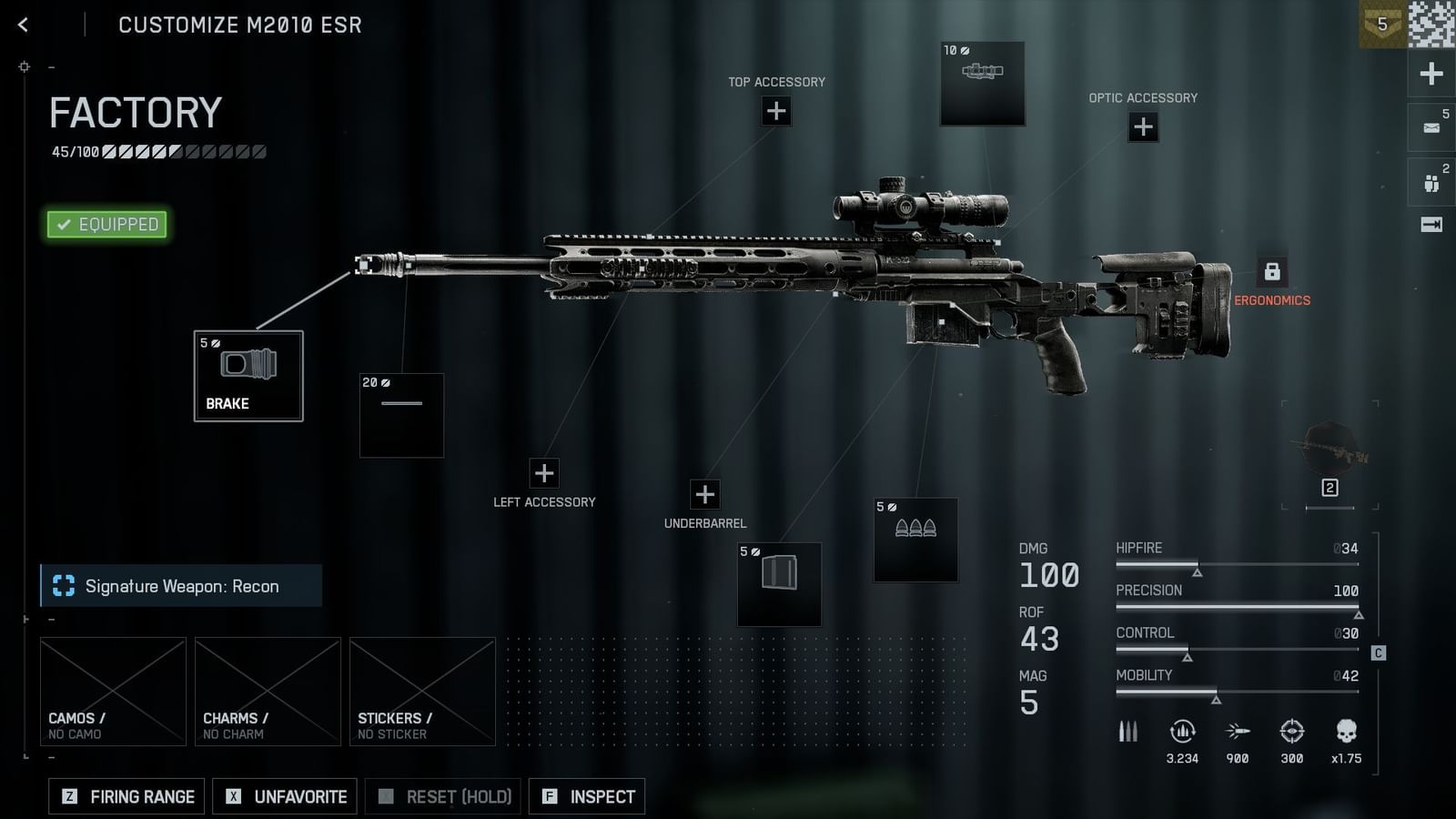This screenshot has width=1456, height=819.
Task: Toggle the Signature Weapon: Recon option
Action: [x=180, y=586]
